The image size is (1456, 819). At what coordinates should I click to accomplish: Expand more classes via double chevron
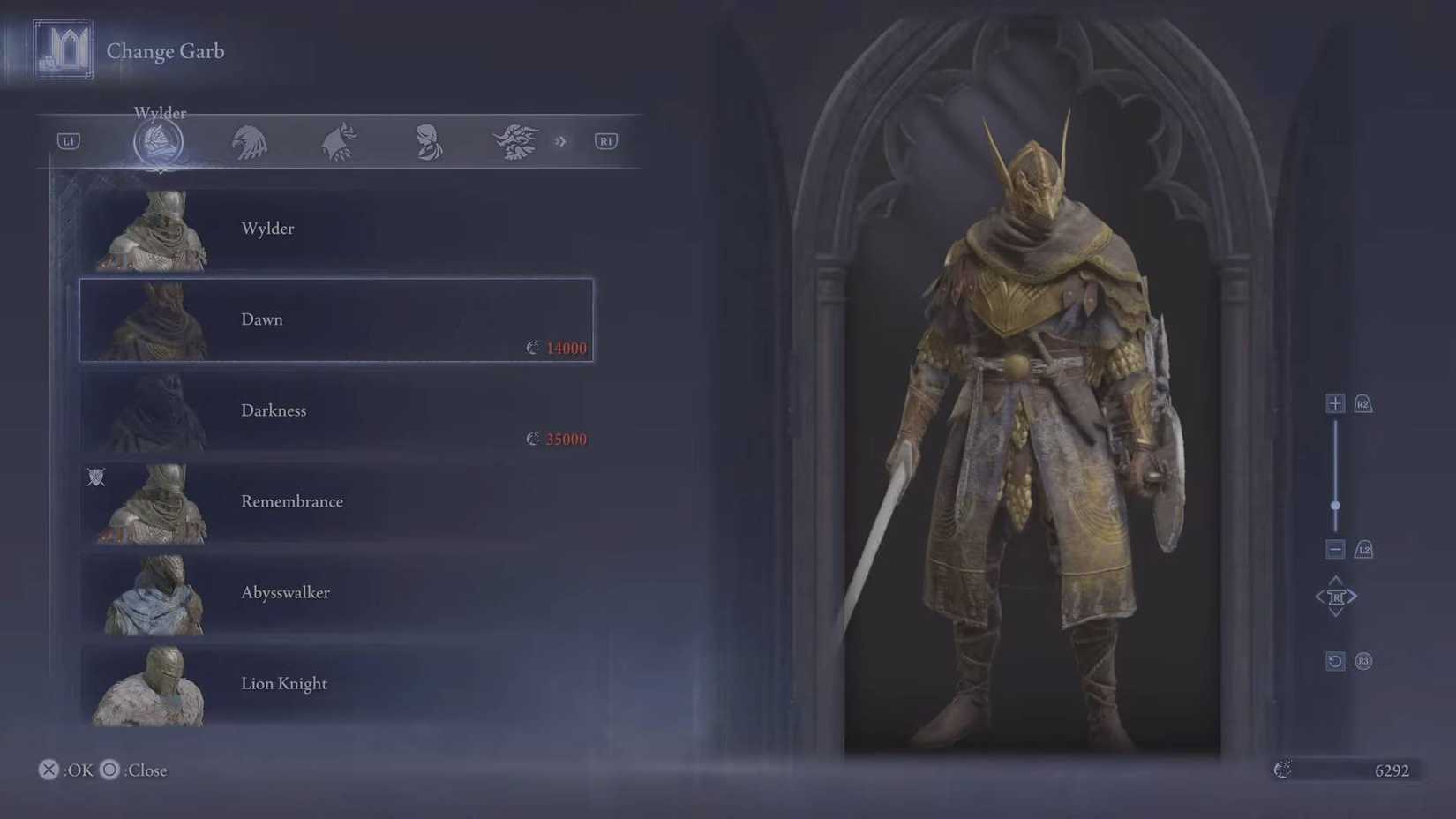click(x=561, y=141)
